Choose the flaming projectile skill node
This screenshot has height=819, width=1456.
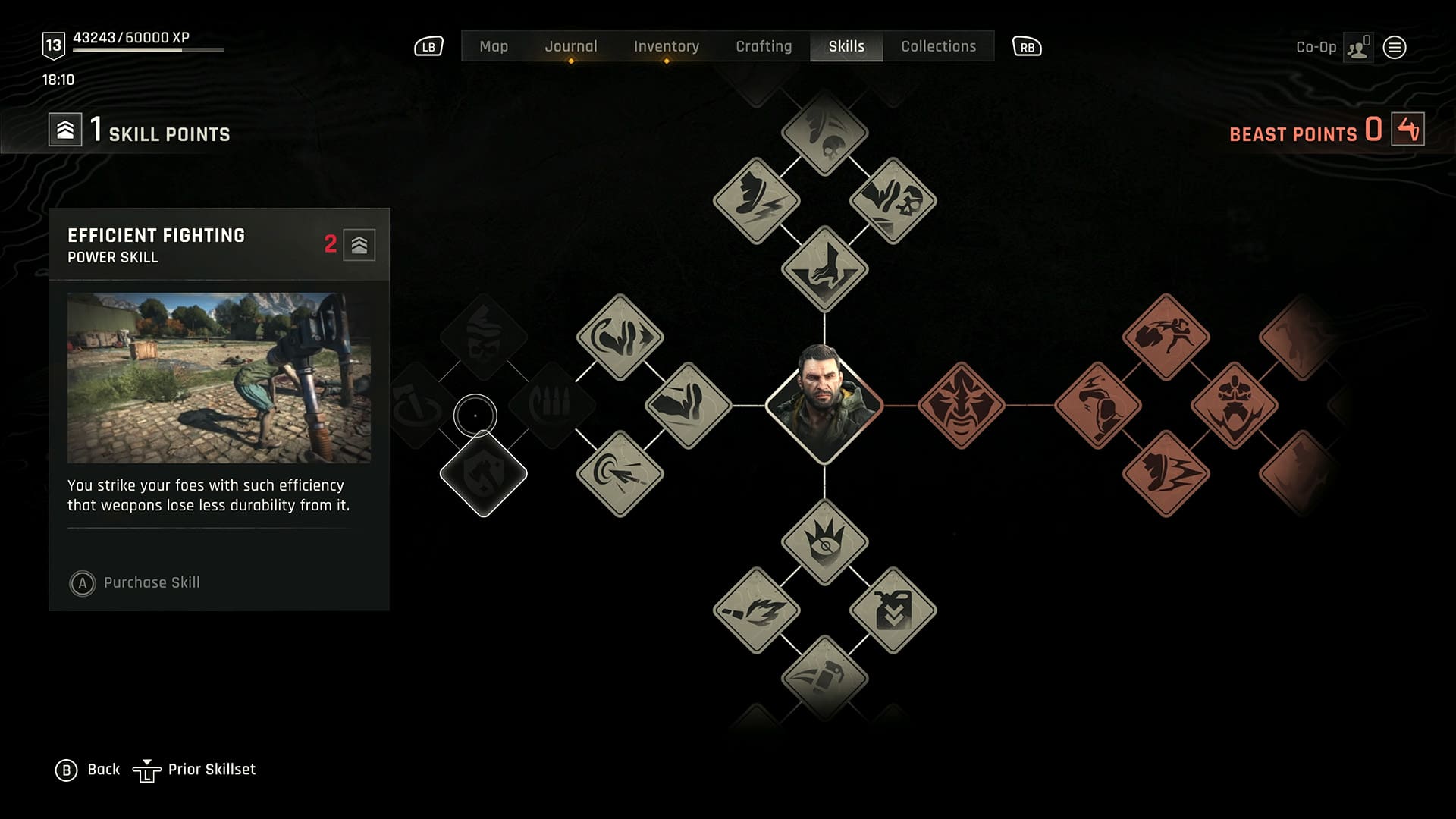tap(756, 610)
